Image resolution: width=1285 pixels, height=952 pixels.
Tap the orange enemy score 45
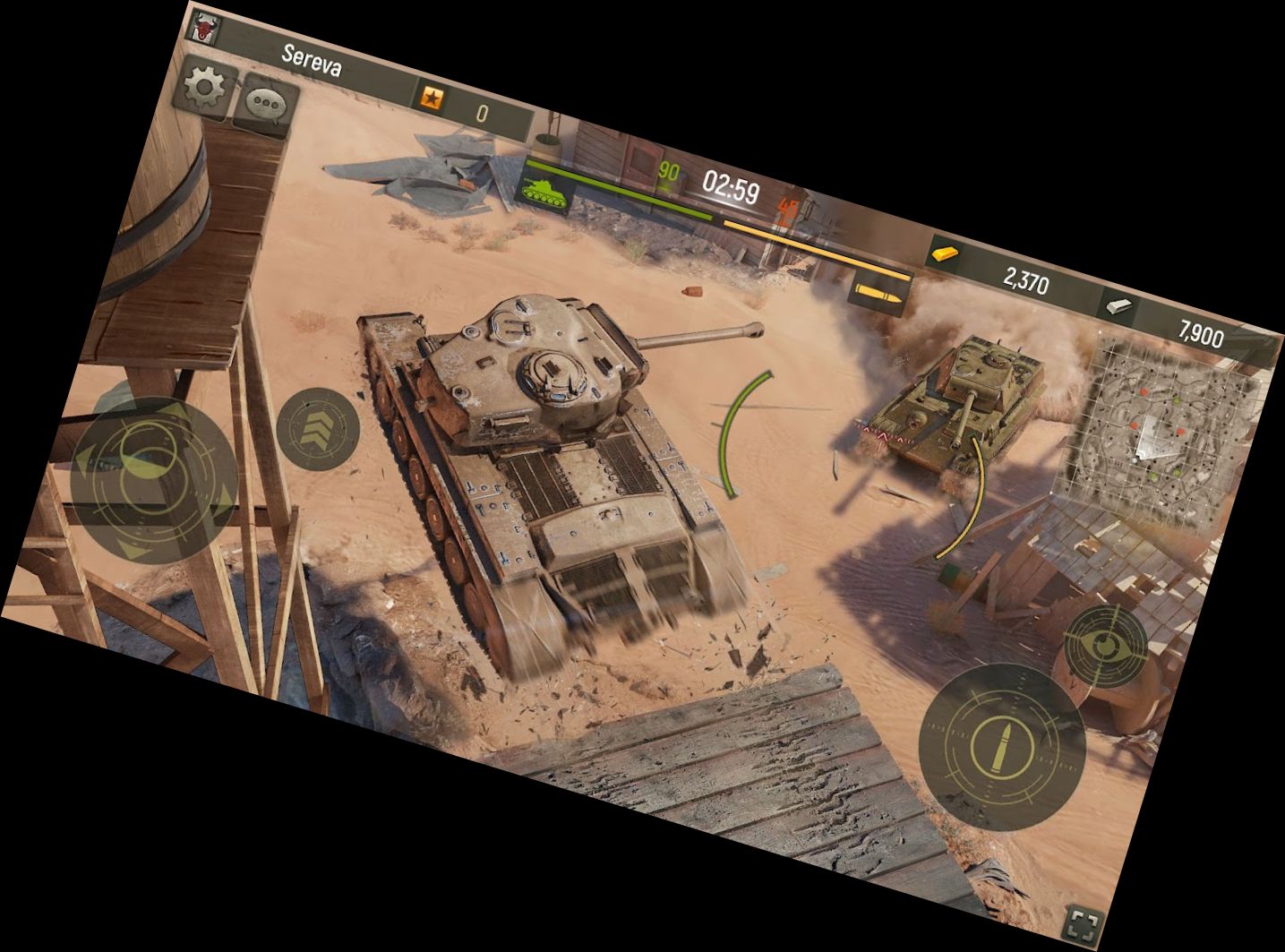pyautogui.click(x=787, y=210)
